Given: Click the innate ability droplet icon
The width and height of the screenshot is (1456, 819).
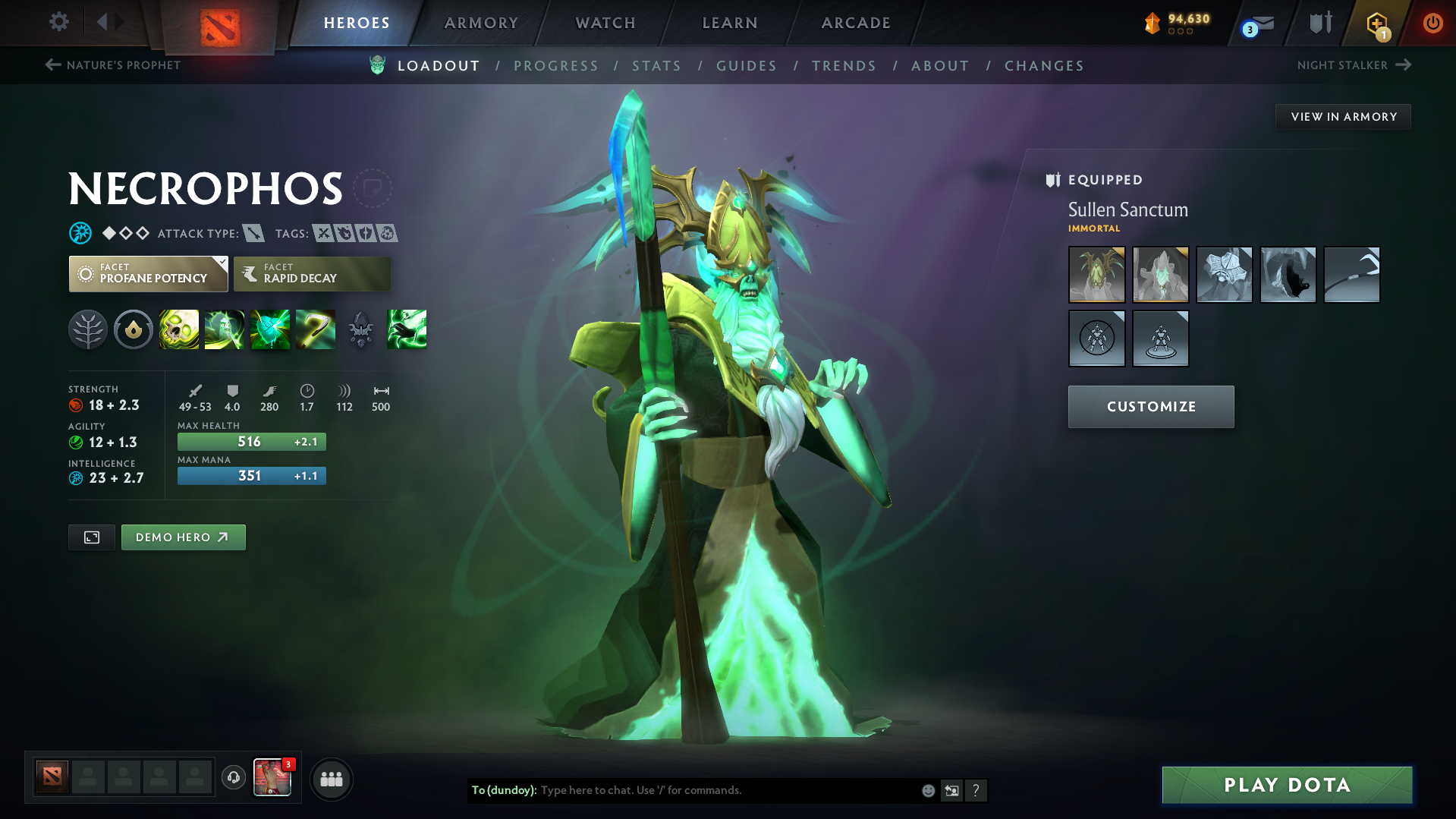Looking at the screenshot, I should tap(134, 329).
